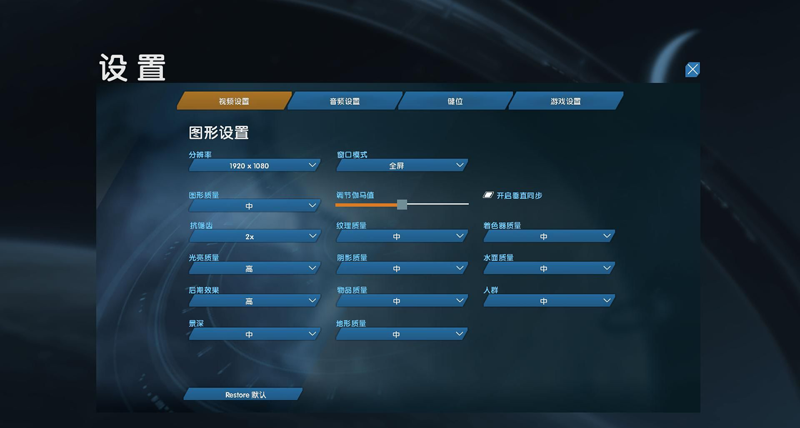The width and height of the screenshot is (800, 428).
Task: Switch to the 音频设置 audio tab
Action: [x=344, y=101]
